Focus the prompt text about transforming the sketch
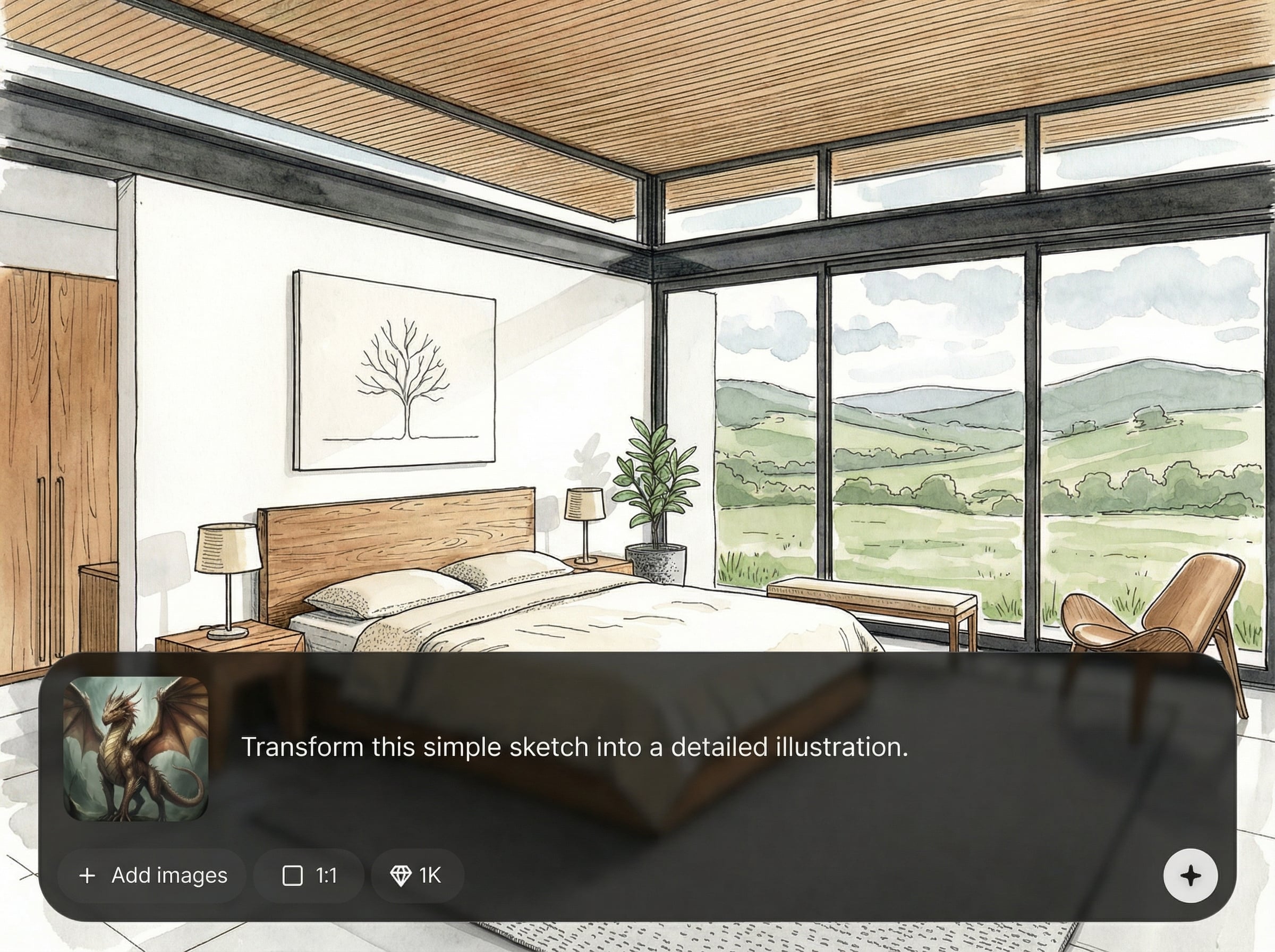The image size is (1275, 952). pyautogui.click(x=574, y=747)
